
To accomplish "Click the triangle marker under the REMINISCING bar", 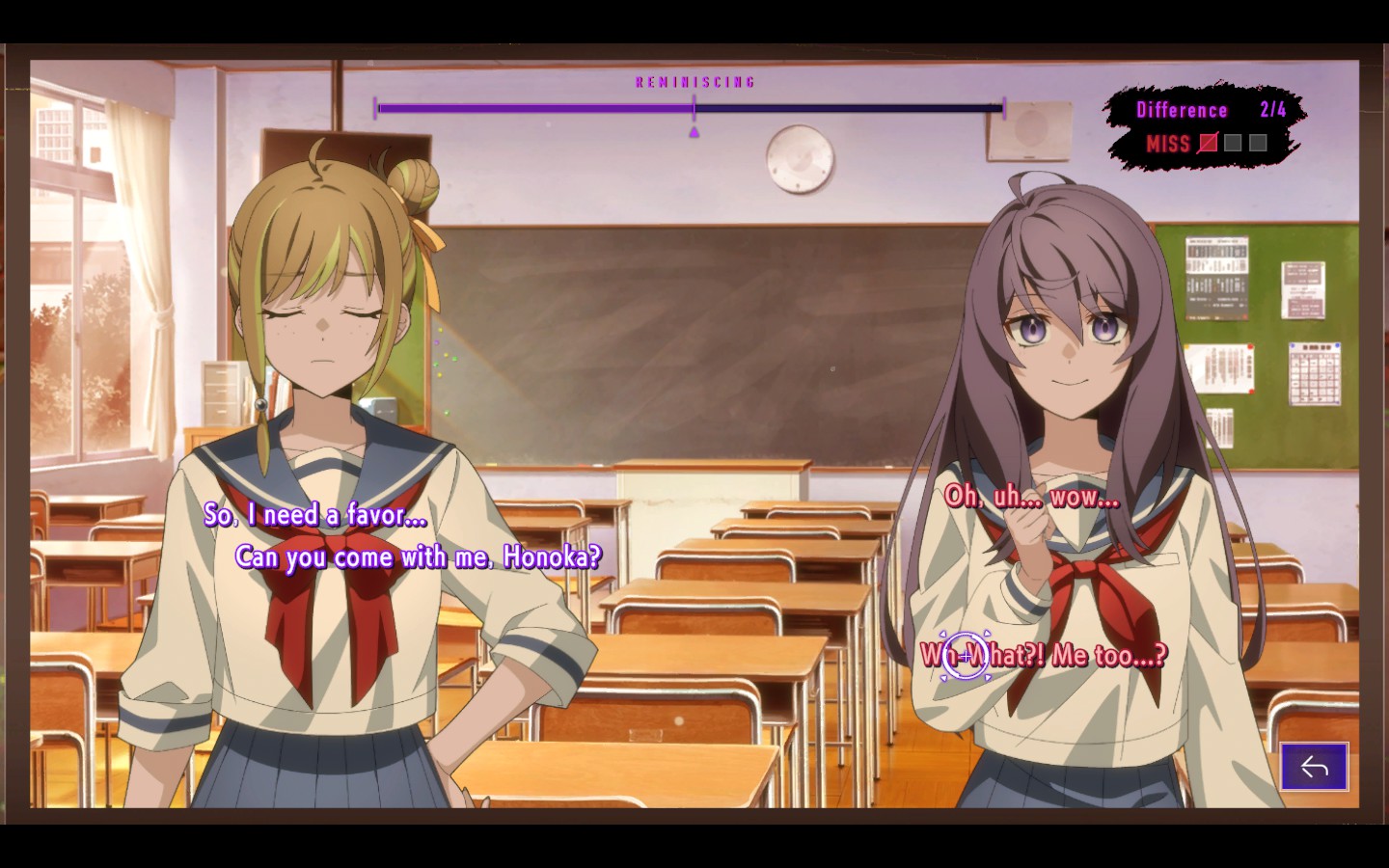I will coord(693,132).
